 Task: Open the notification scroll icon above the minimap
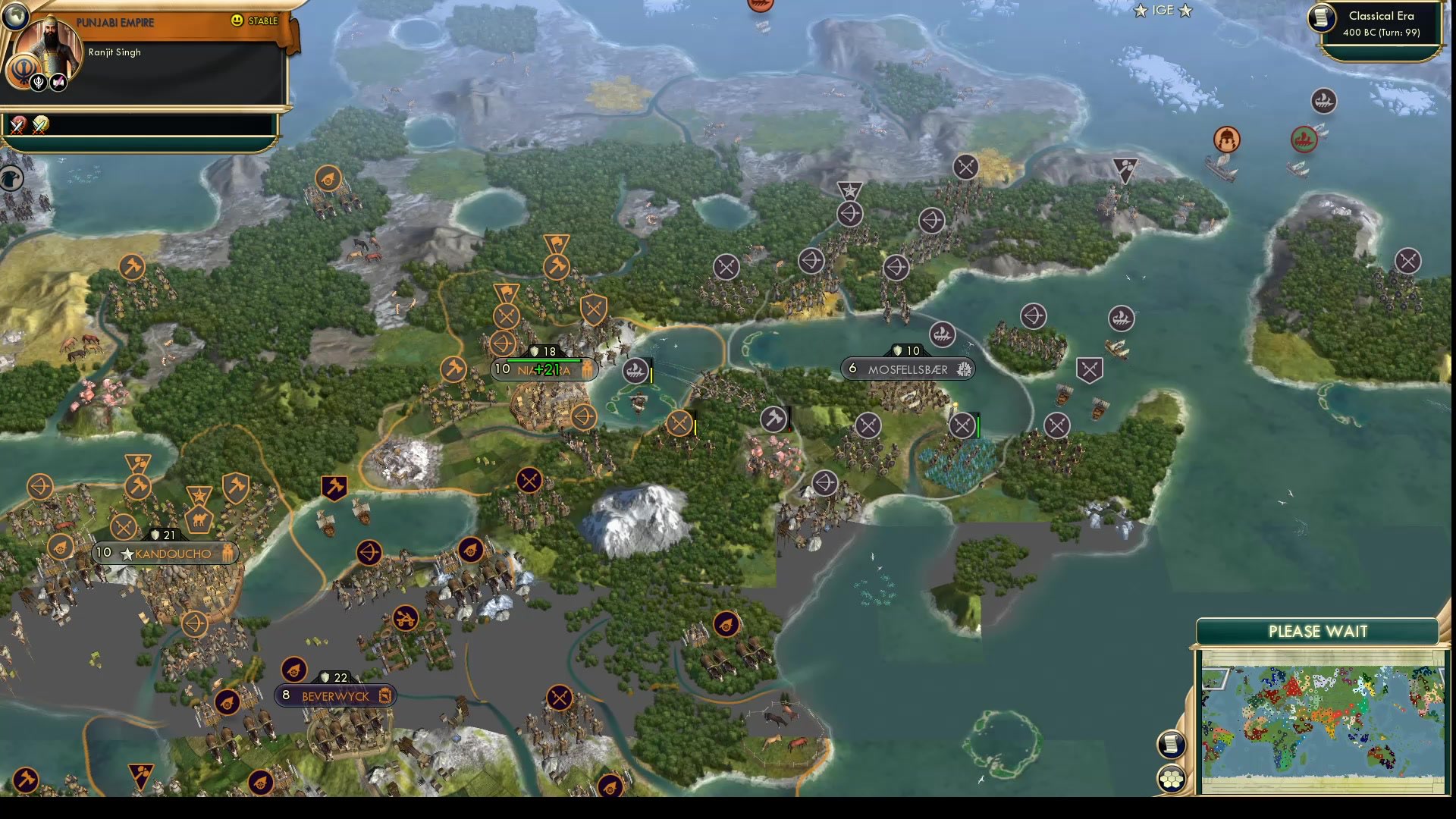pos(1171,743)
